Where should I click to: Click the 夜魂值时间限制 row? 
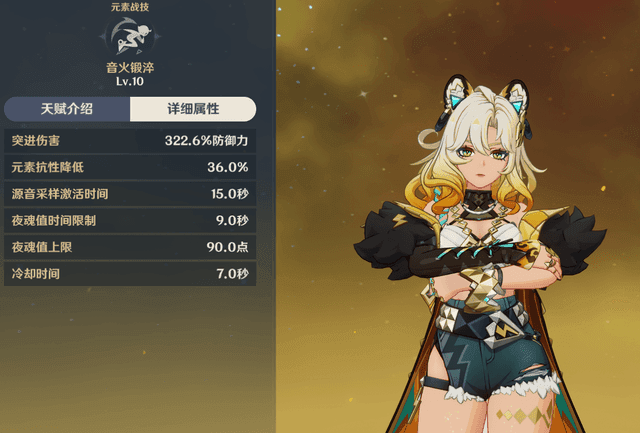pyautogui.click(x=129, y=220)
